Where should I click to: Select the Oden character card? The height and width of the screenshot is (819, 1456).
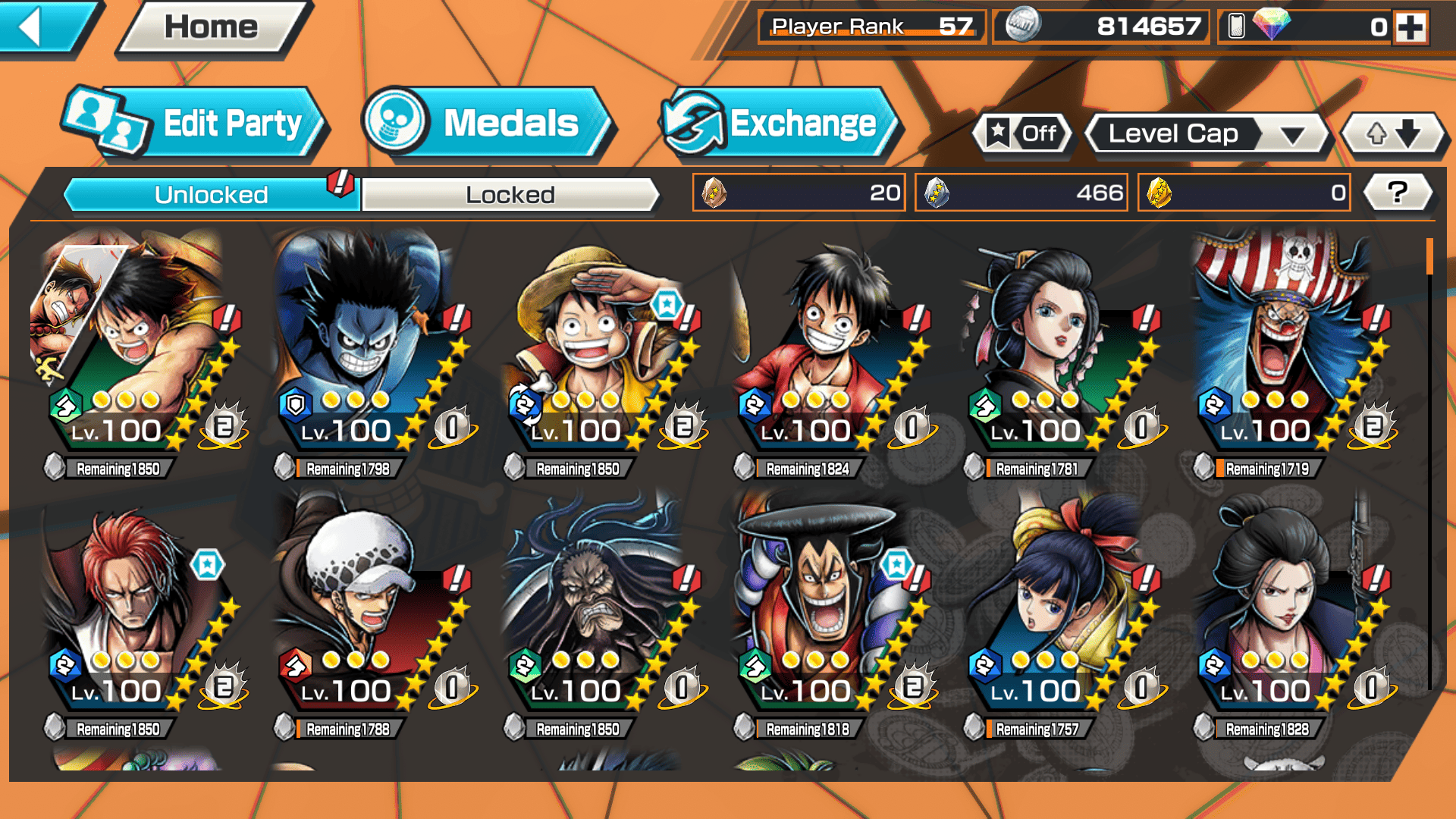click(x=827, y=607)
